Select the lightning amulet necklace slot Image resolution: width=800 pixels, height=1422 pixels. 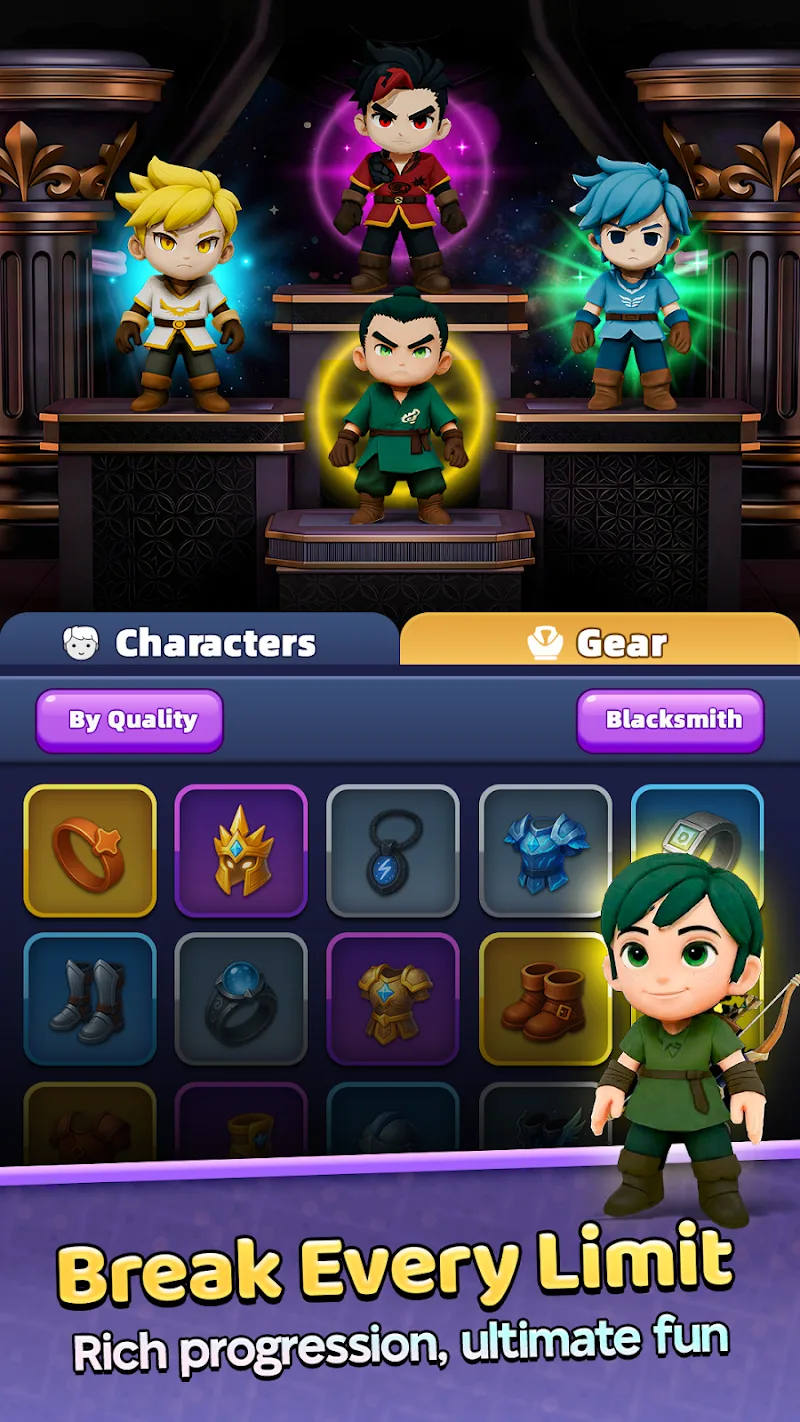pyautogui.click(x=393, y=850)
